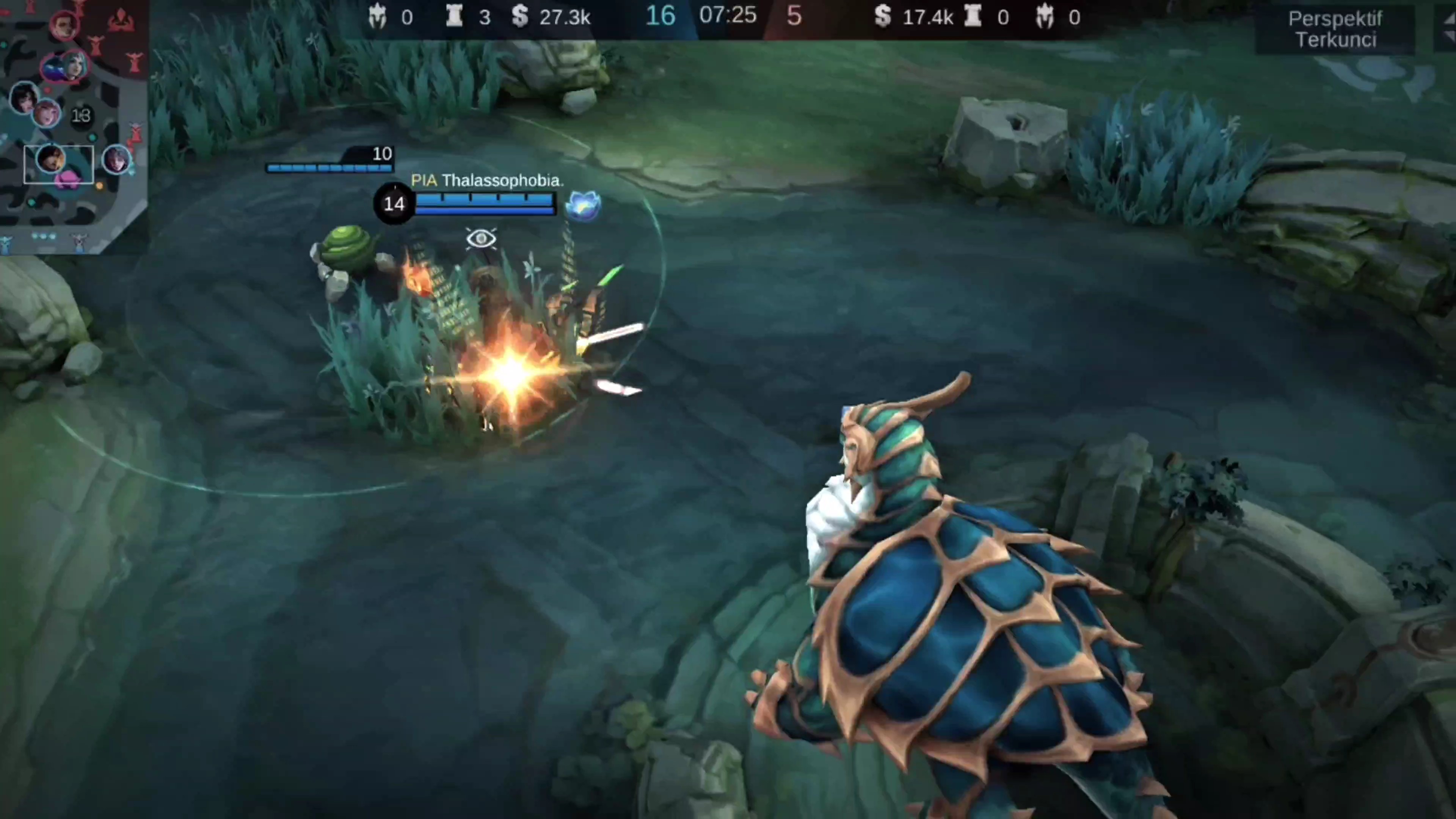Click the respawn timer 13 on the minimap
1456x819 pixels.
pyautogui.click(x=82, y=116)
